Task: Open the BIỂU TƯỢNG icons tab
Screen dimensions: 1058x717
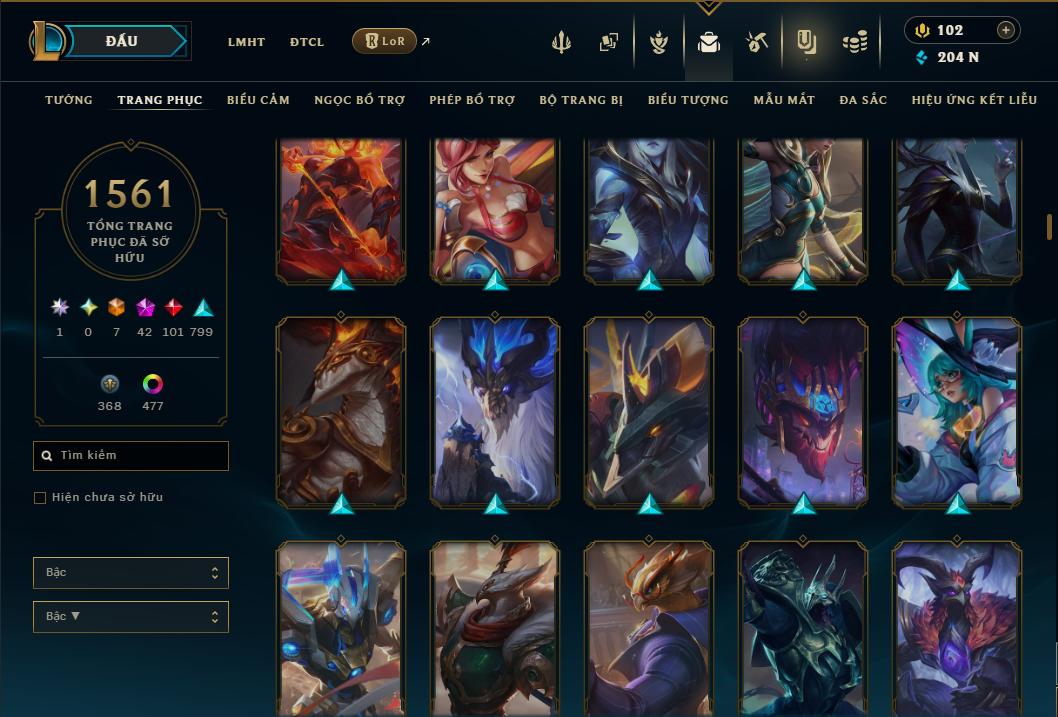Action: pos(688,100)
